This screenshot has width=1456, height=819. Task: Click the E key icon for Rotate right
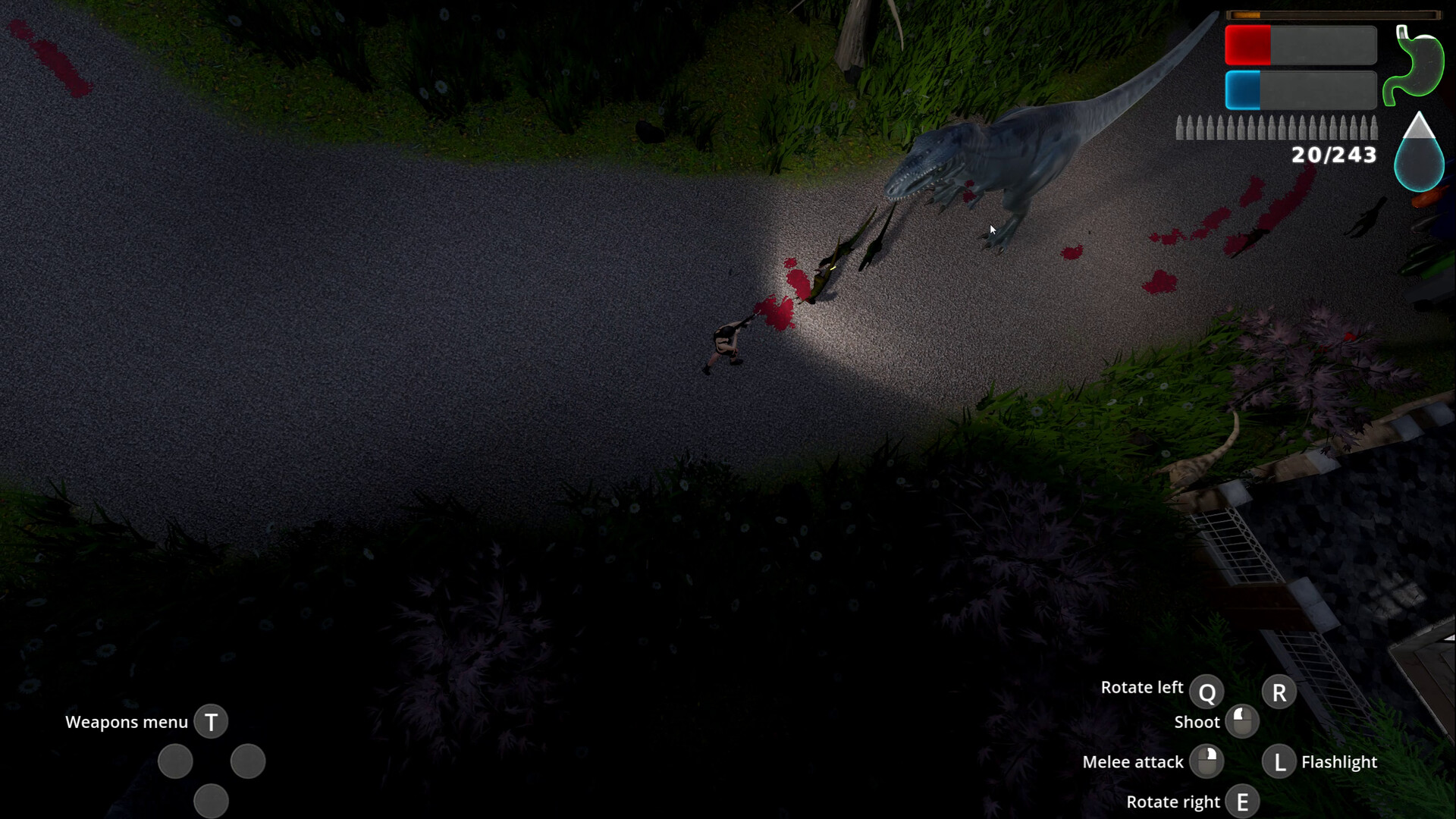(x=1243, y=801)
